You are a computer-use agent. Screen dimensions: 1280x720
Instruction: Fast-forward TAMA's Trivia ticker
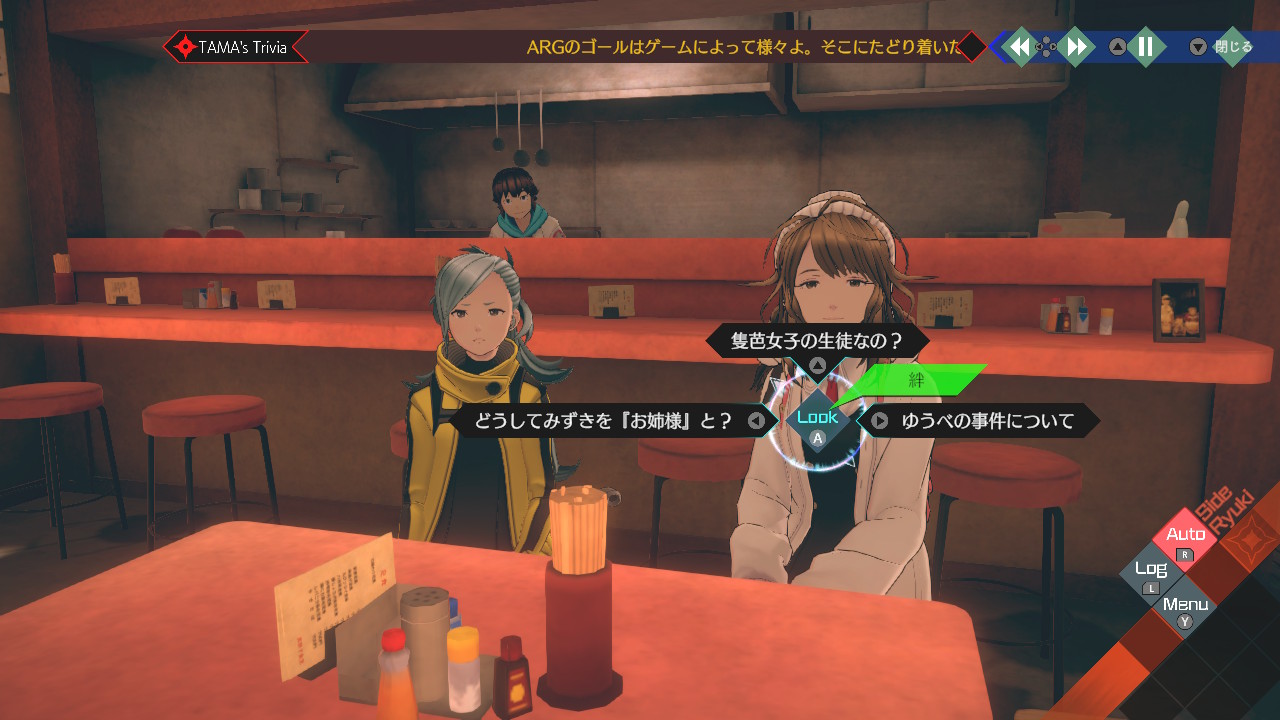[x=1076, y=47]
